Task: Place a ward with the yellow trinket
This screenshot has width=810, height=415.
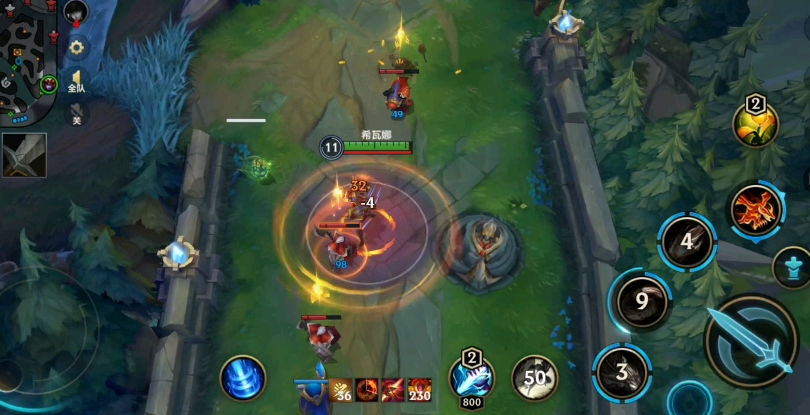Action: (755, 122)
